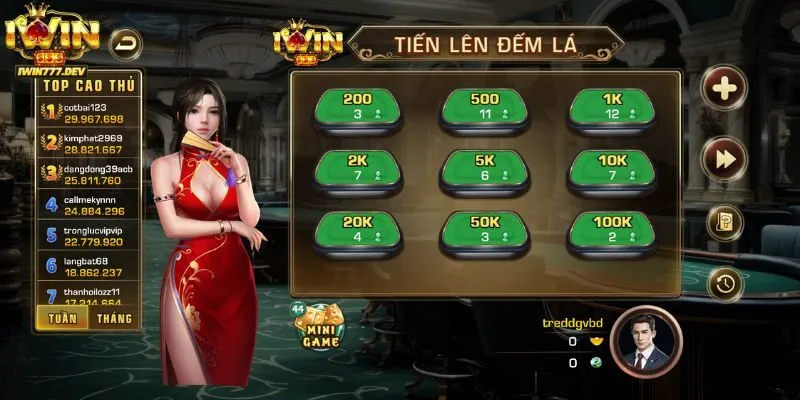The width and height of the screenshot is (800, 400).
Task: Enter the 100K bet table
Action: point(612,230)
